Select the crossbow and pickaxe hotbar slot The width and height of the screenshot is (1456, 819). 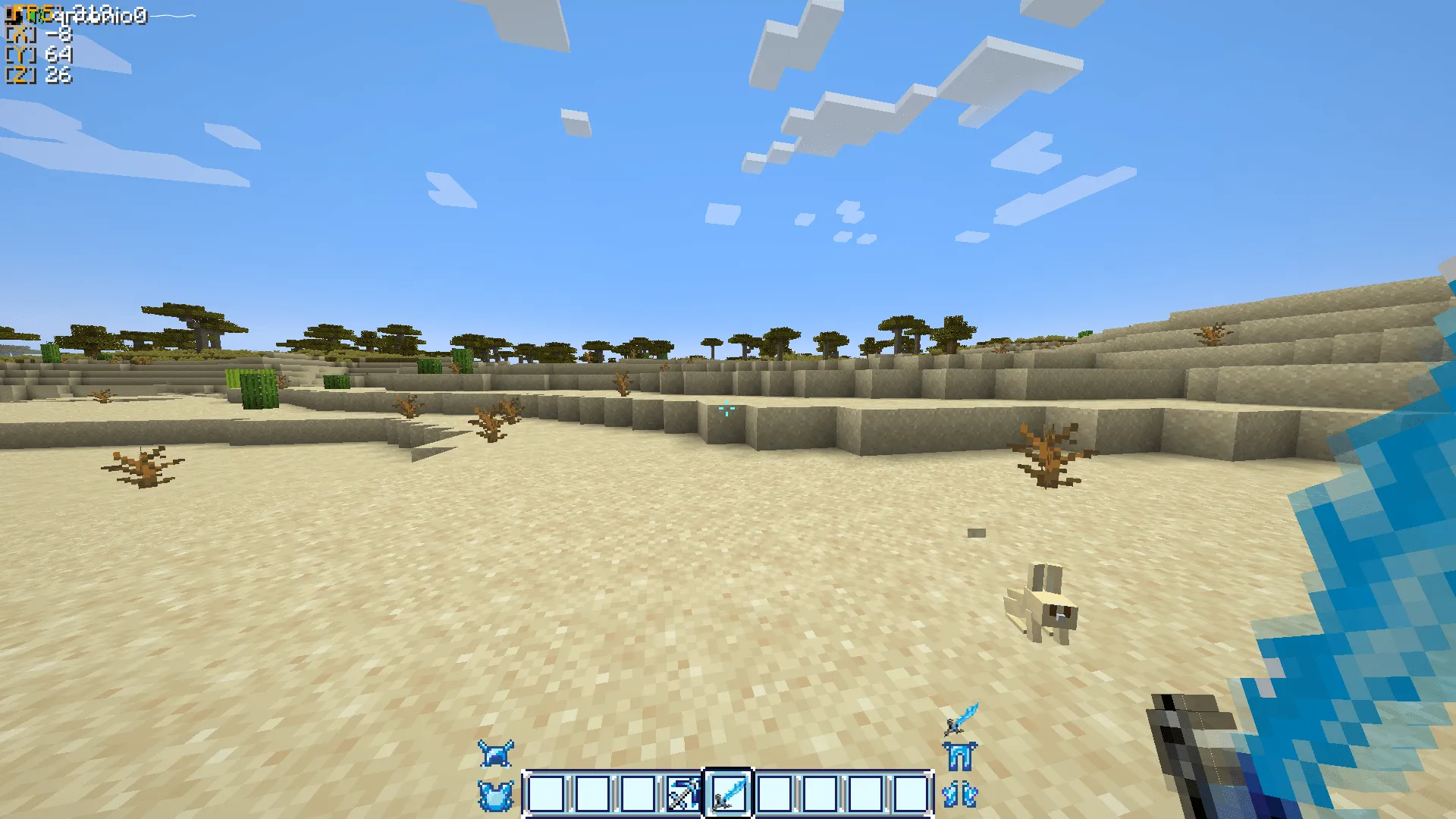pyautogui.click(x=683, y=795)
